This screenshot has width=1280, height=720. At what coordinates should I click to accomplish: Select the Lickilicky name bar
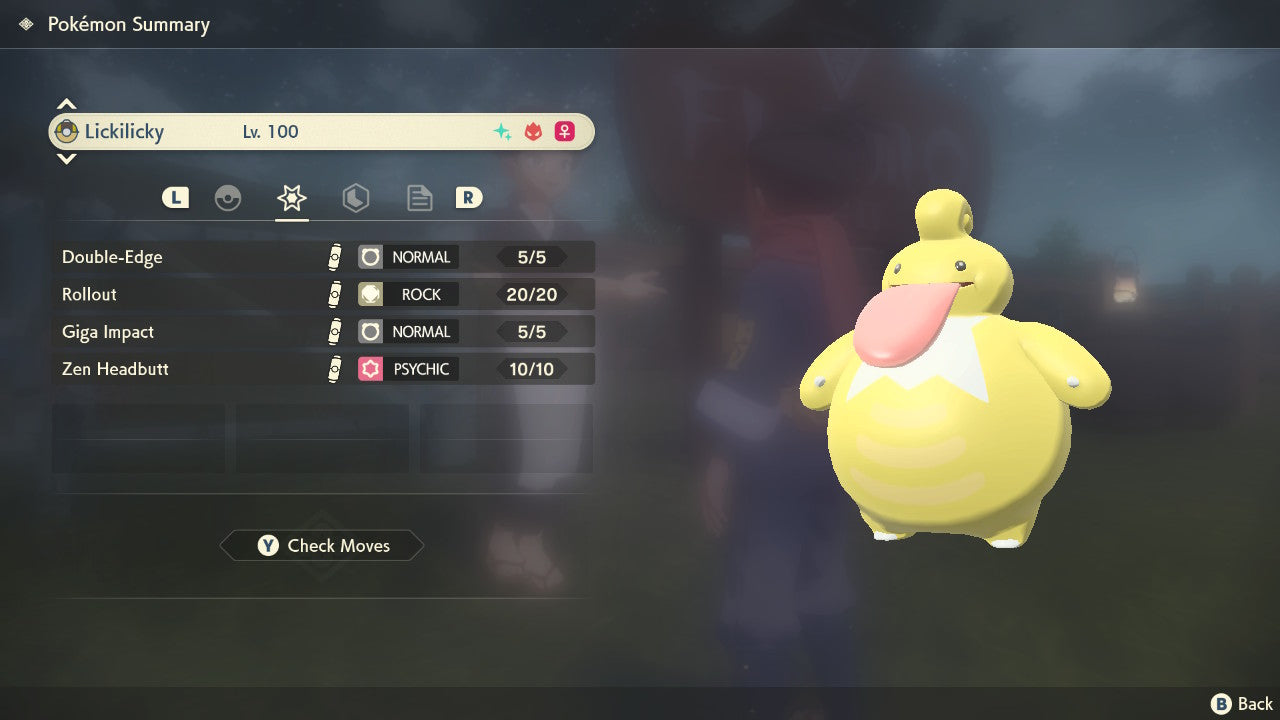tap(321, 132)
